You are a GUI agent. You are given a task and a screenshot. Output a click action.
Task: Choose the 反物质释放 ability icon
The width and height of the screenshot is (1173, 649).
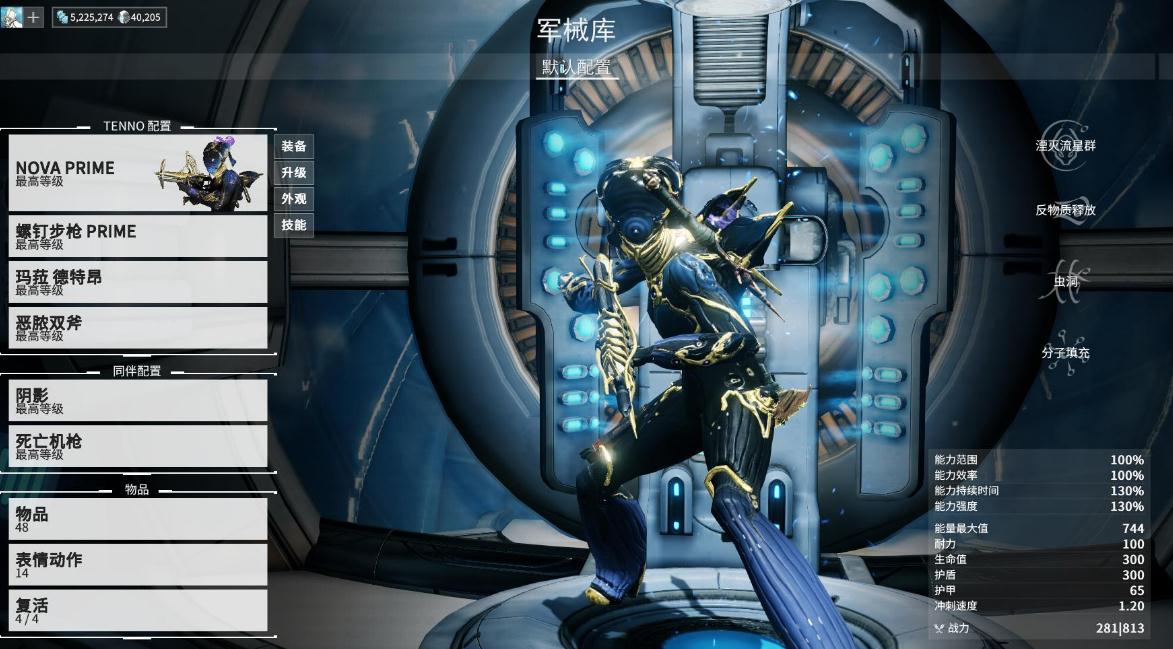pos(1065,206)
